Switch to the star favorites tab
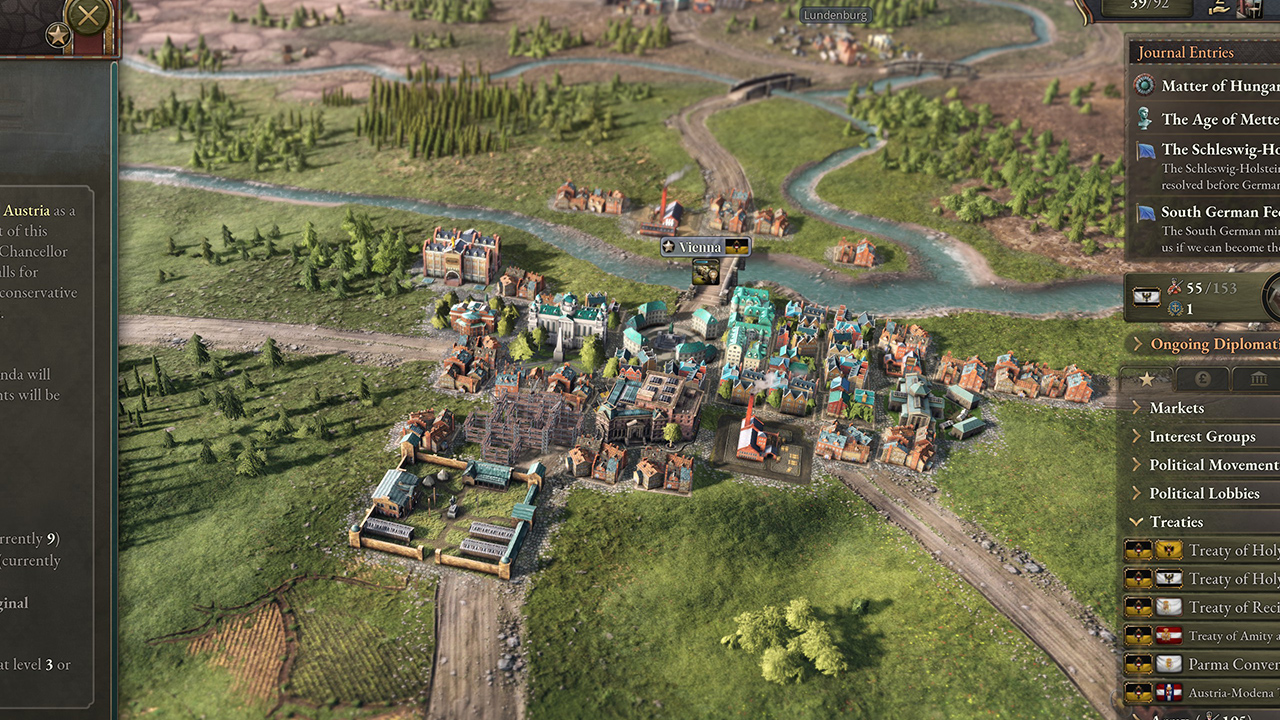Viewport: 1280px width, 720px height. tap(1146, 379)
